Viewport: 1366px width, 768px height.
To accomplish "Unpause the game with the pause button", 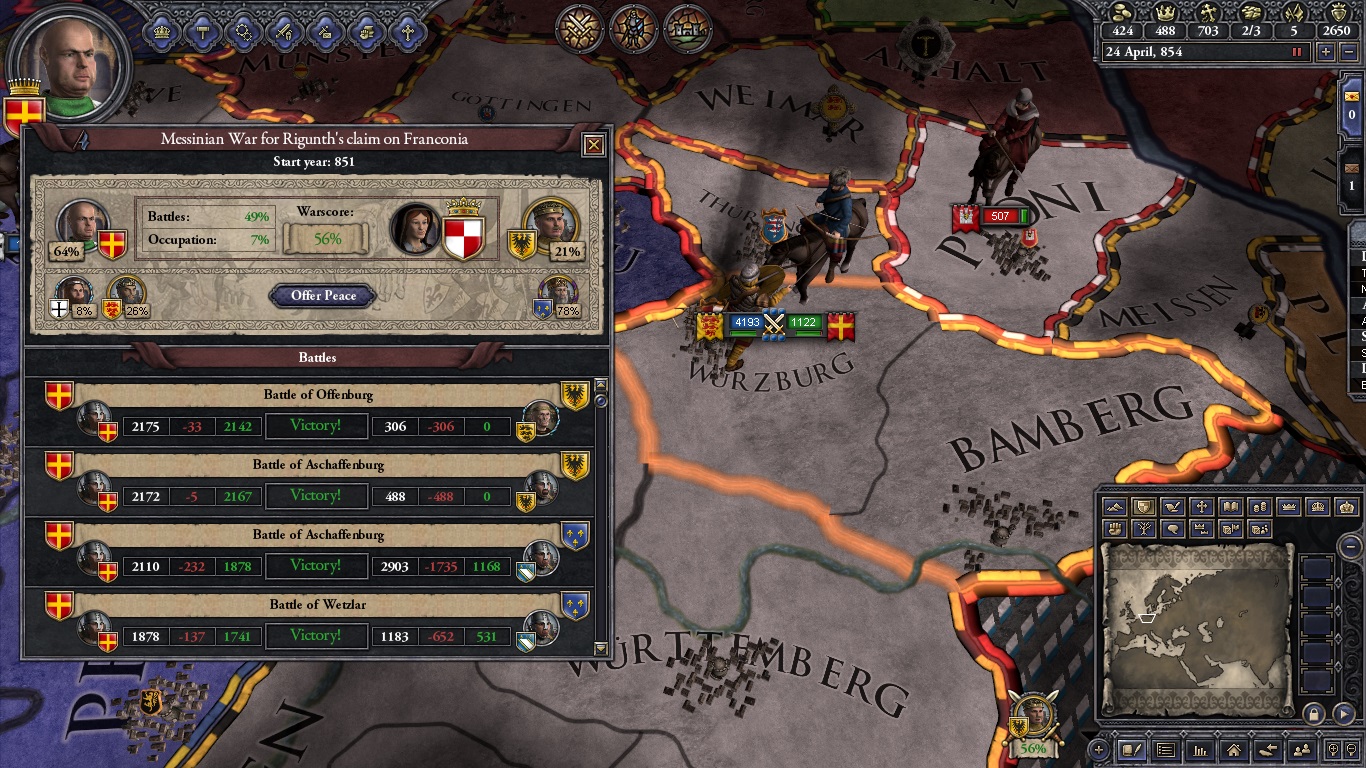I will point(1297,52).
